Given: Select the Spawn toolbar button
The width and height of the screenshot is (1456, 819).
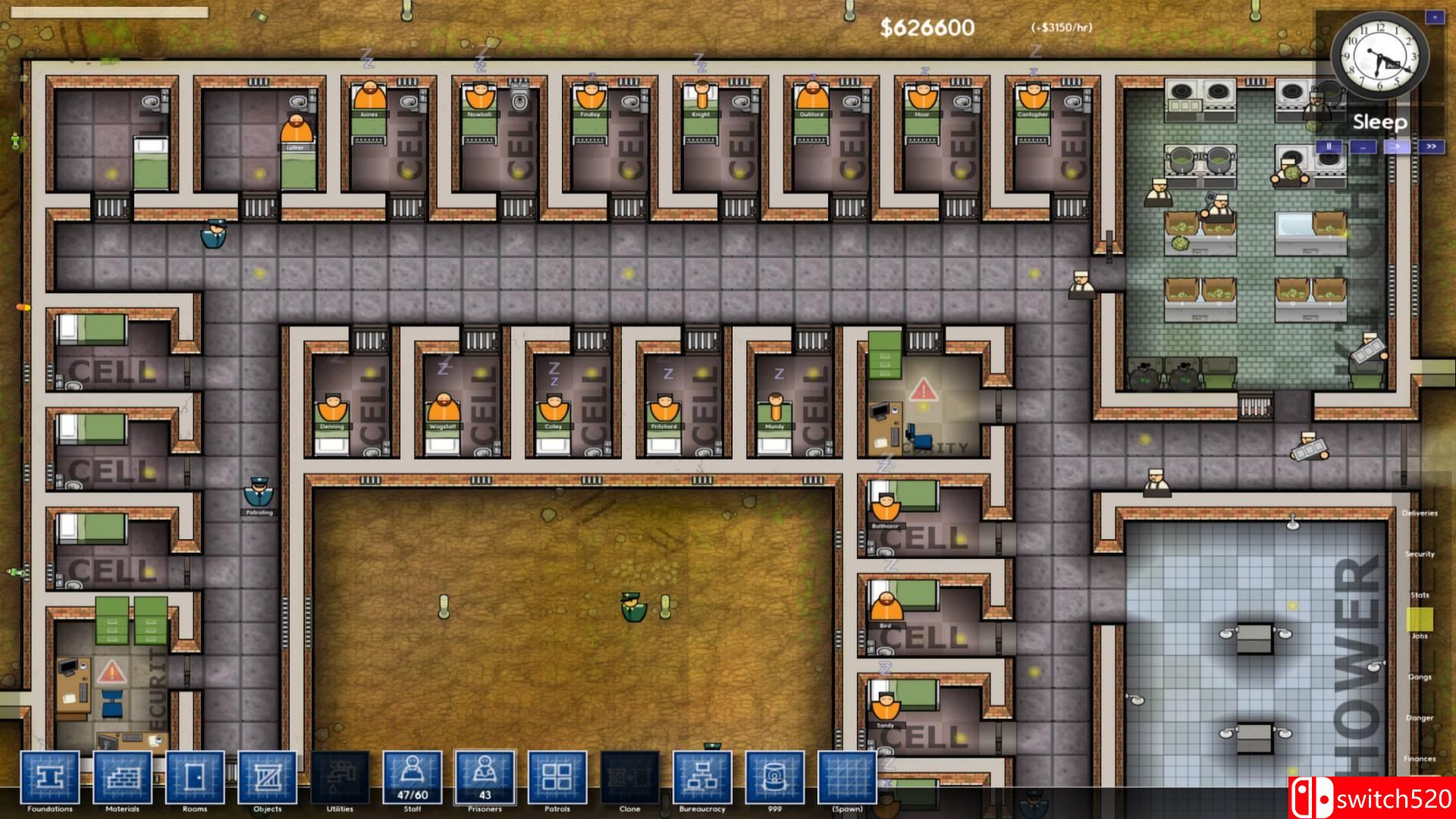Looking at the screenshot, I should point(847,777).
